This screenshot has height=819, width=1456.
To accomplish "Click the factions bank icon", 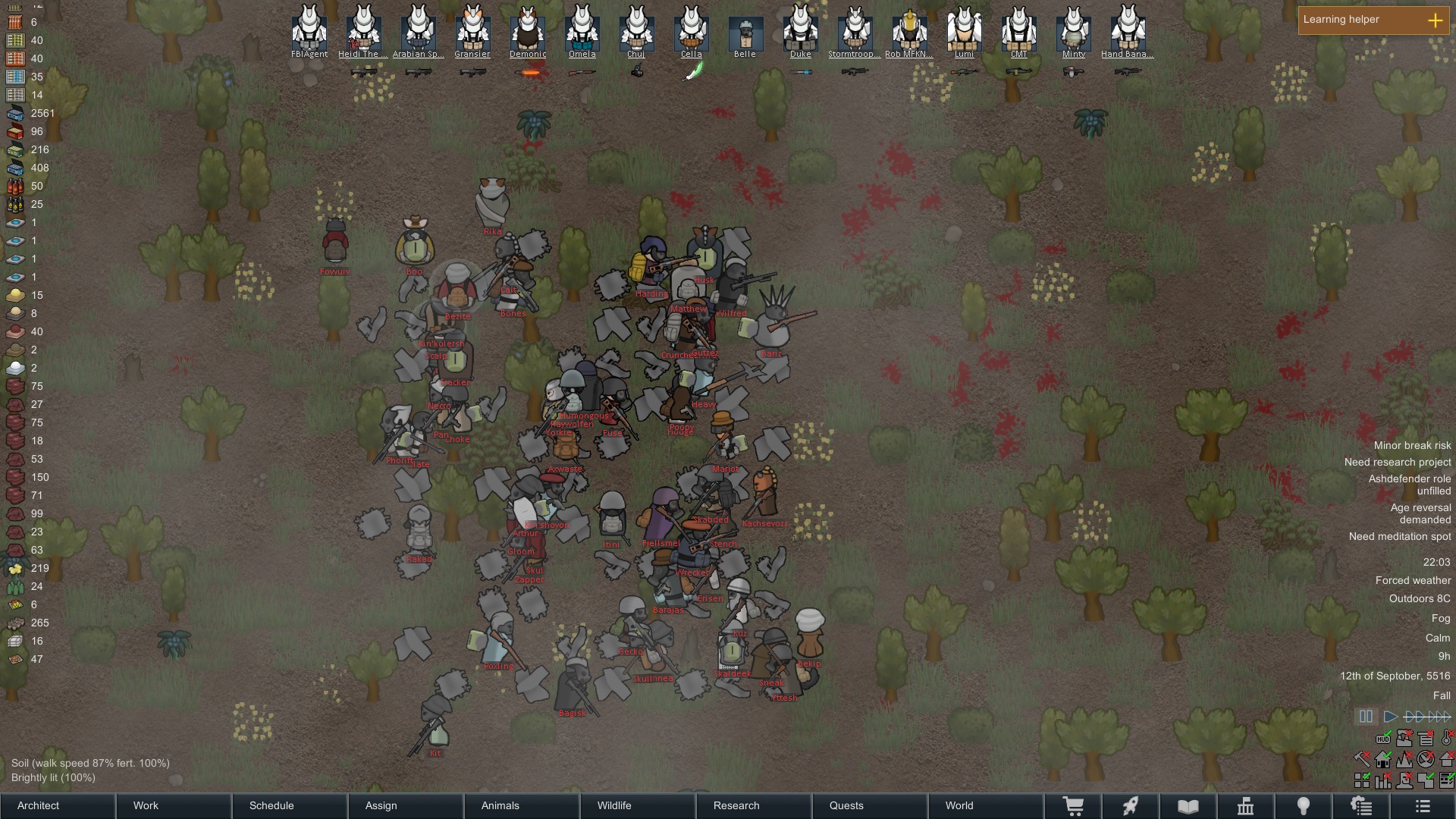I will [x=1246, y=806].
